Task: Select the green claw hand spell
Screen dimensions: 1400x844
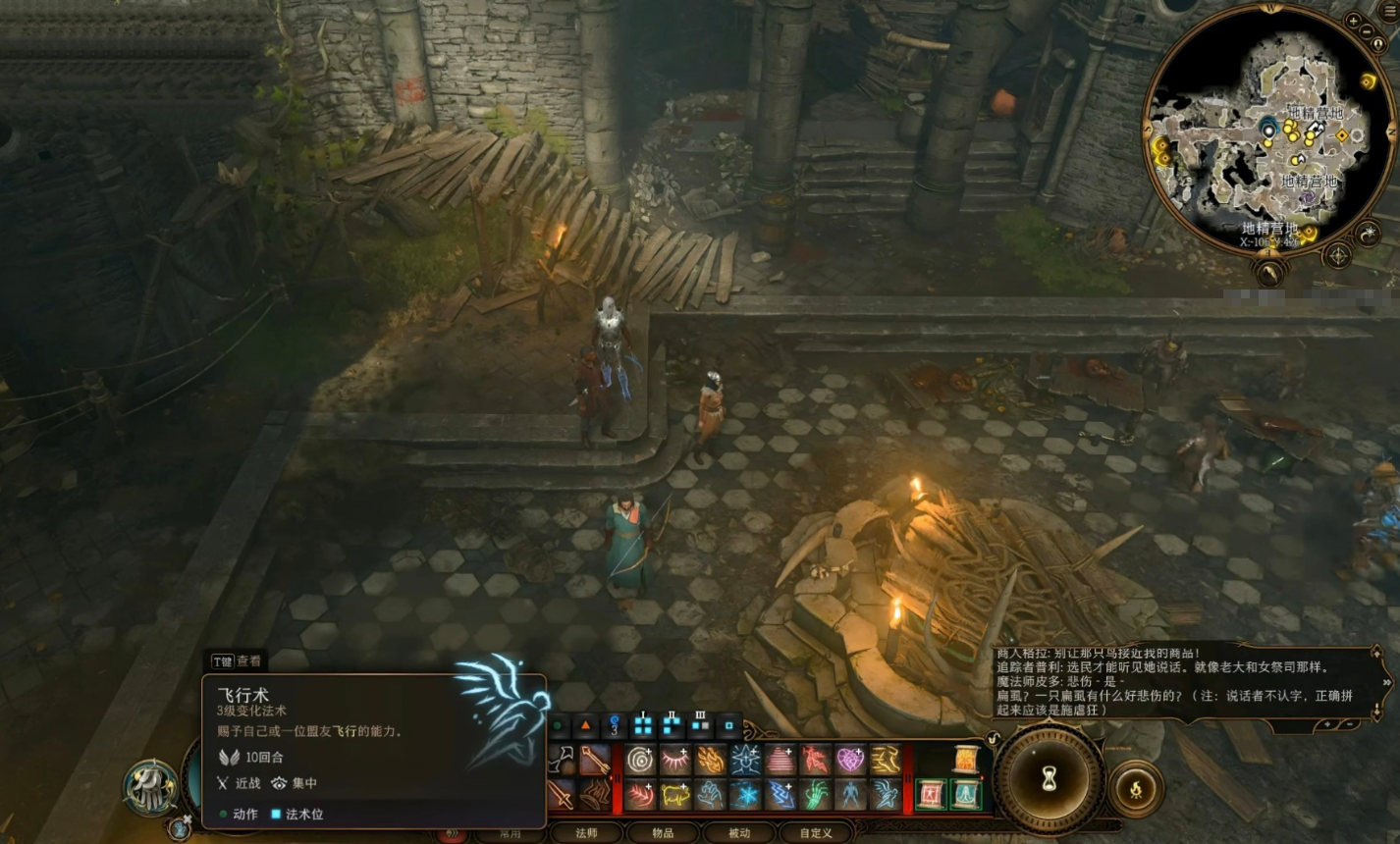Action: coord(815,794)
